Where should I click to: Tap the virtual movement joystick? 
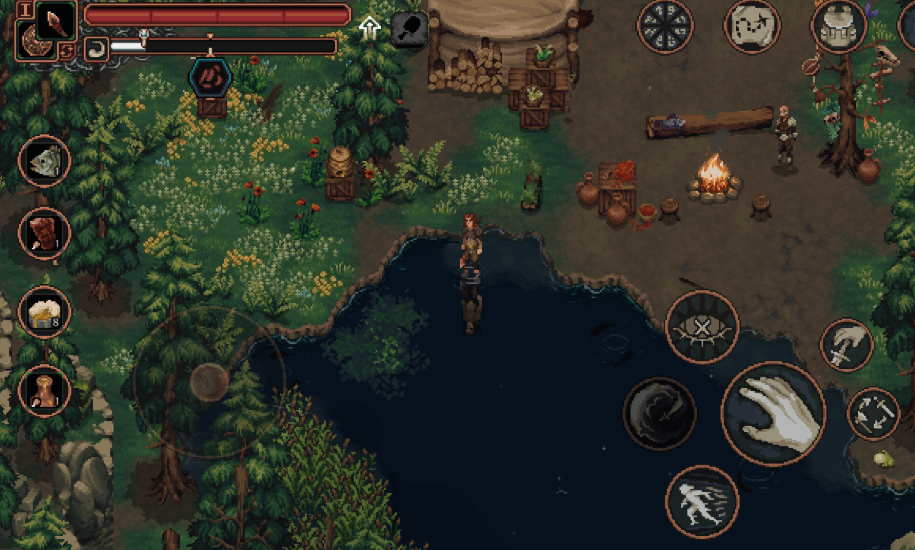[209, 380]
